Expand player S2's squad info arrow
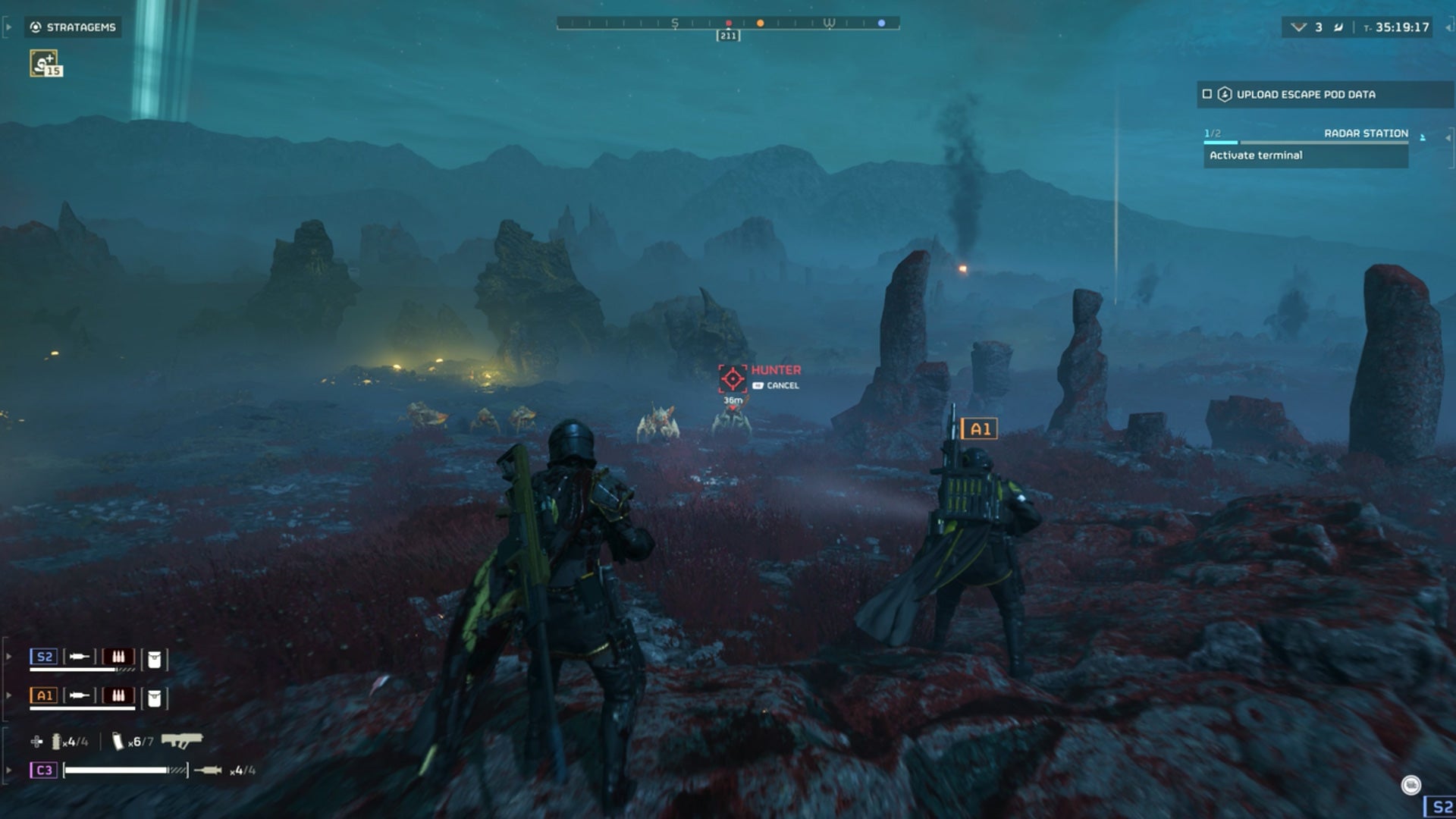Screen dimensions: 1456x819 click(8, 657)
